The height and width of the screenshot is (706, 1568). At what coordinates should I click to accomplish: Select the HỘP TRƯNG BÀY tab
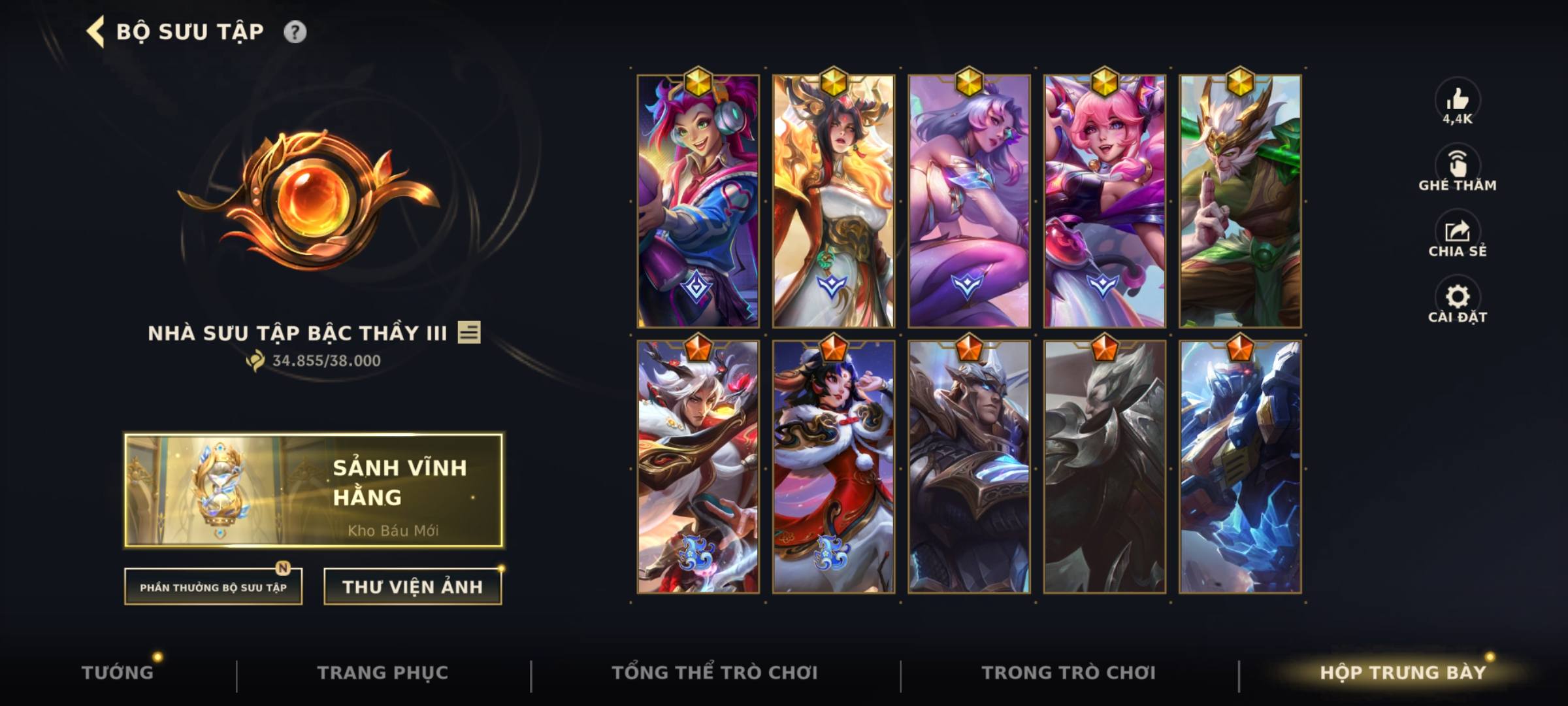[1401, 672]
